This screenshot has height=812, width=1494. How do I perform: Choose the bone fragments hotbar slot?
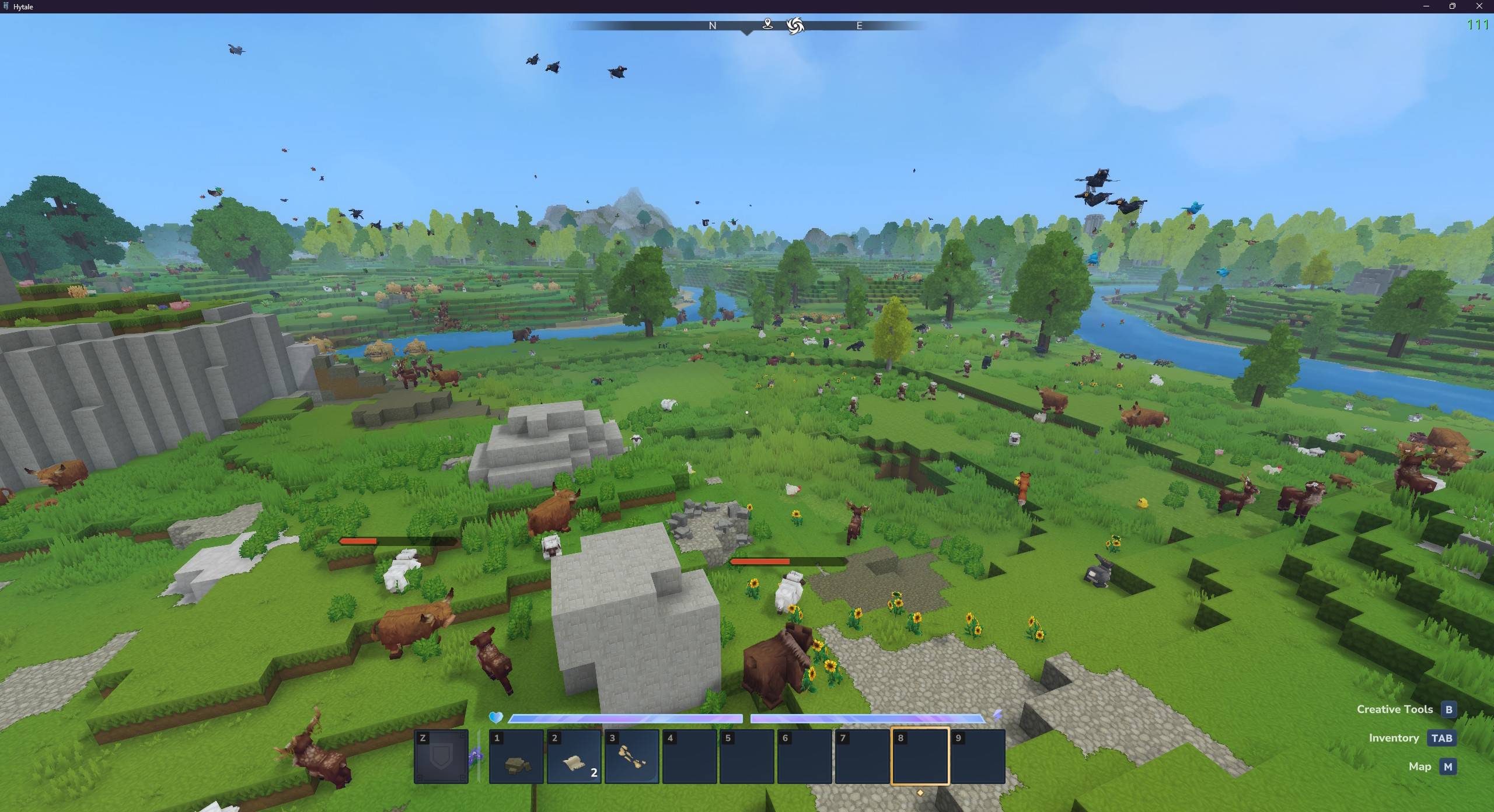[631, 757]
